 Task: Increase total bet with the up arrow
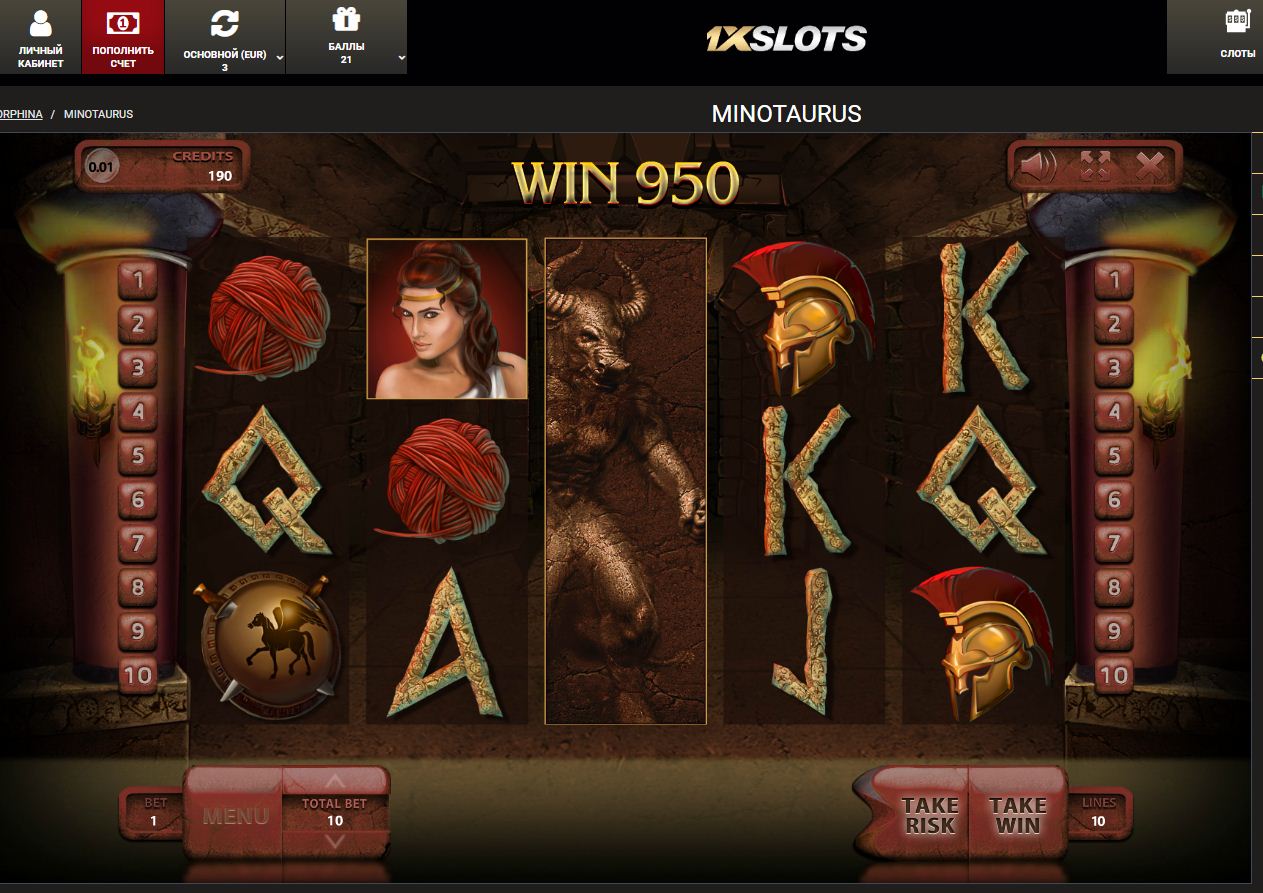[335, 781]
